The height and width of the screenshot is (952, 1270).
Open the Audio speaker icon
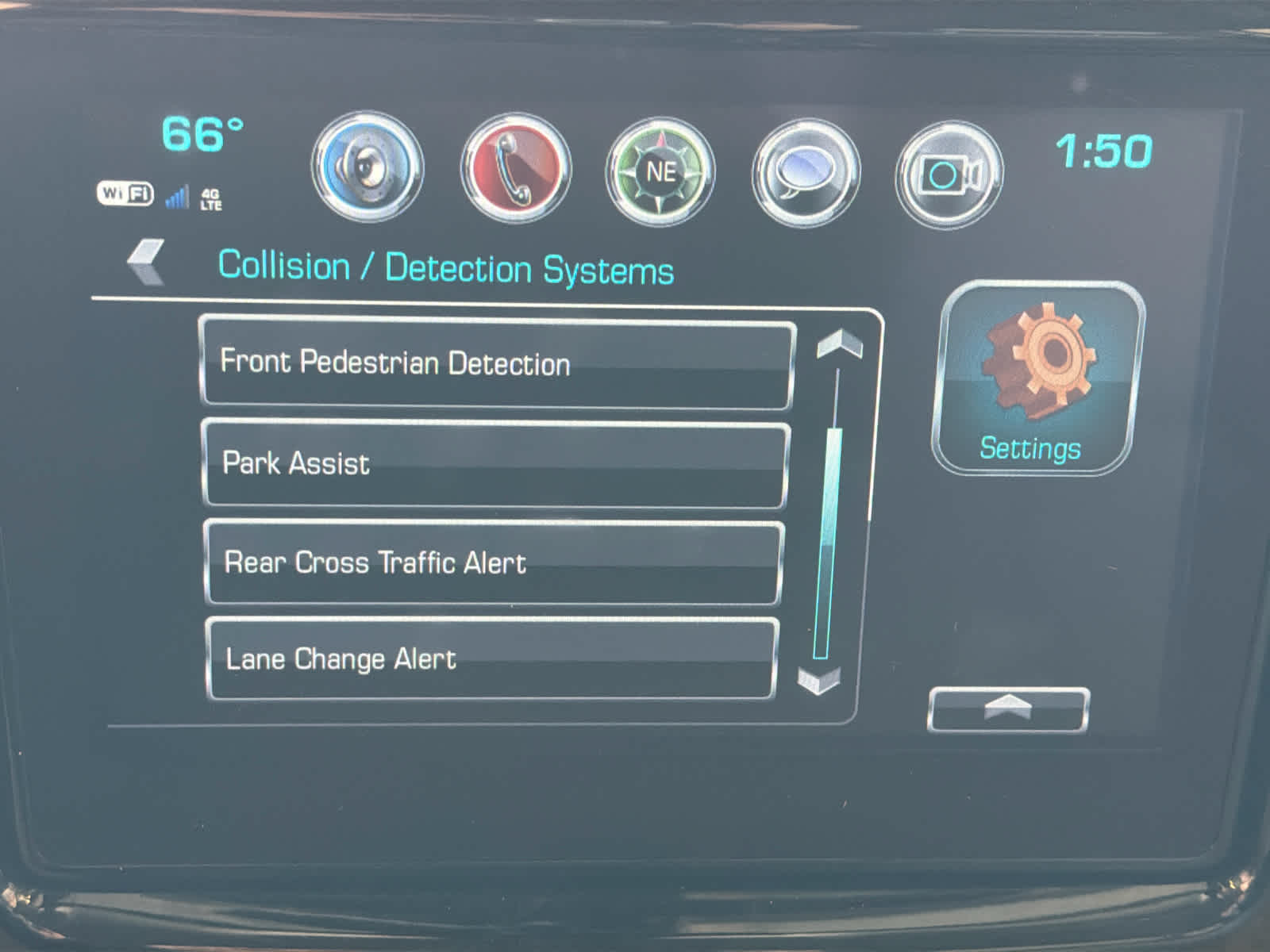(x=366, y=171)
